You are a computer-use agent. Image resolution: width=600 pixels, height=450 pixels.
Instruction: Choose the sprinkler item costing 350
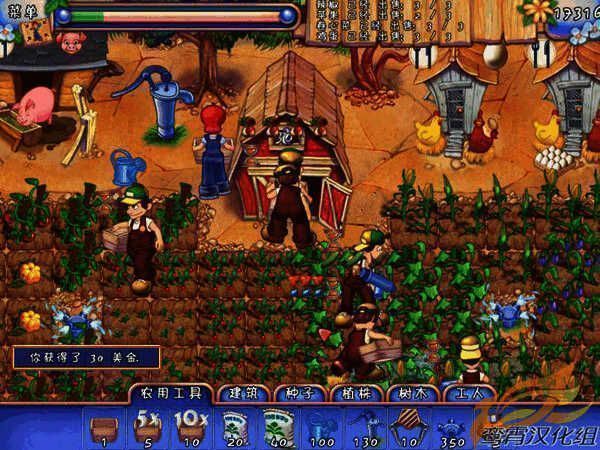452,426
